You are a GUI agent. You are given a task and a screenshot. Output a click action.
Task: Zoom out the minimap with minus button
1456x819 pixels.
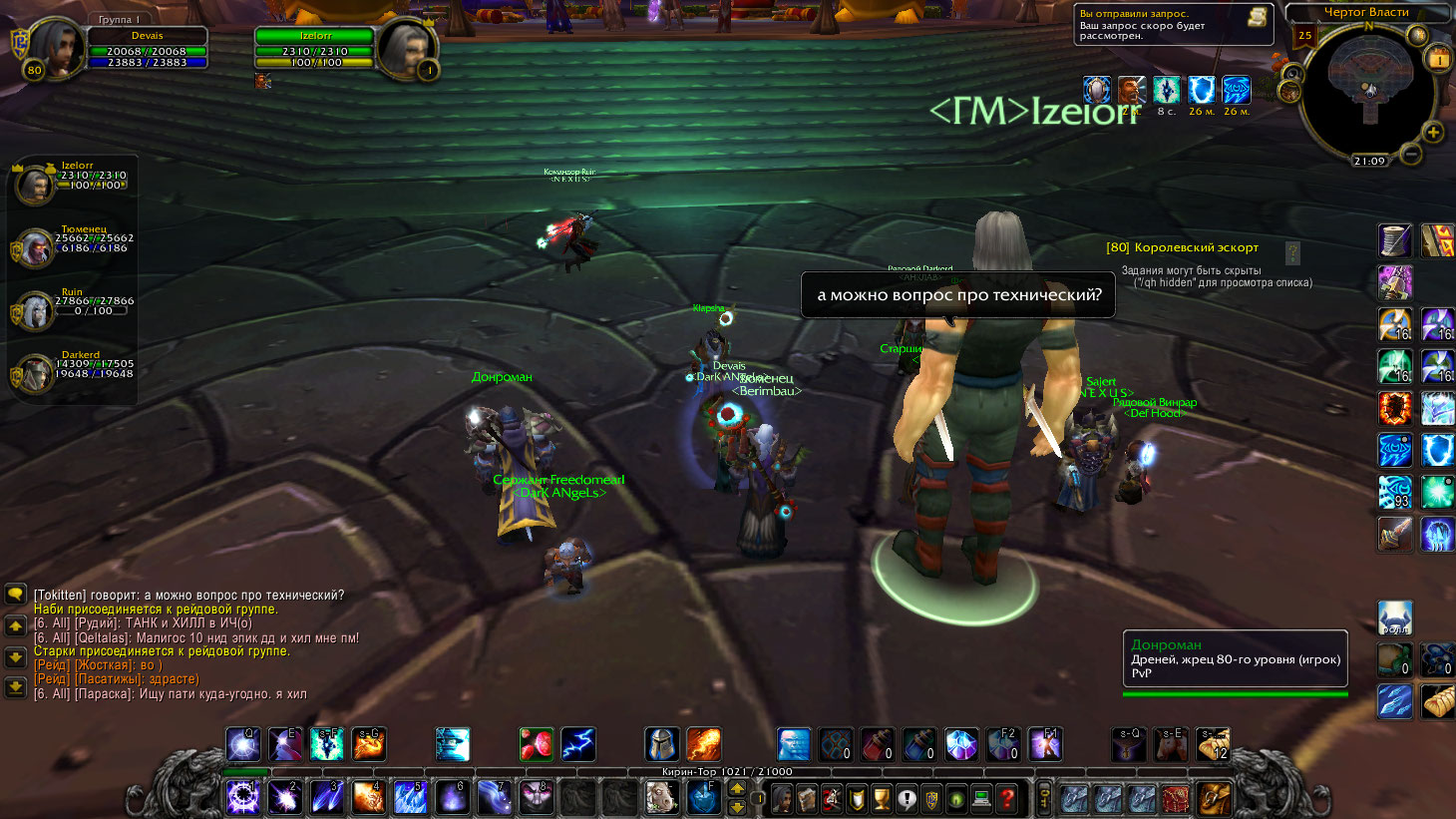(x=1410, y=155)
